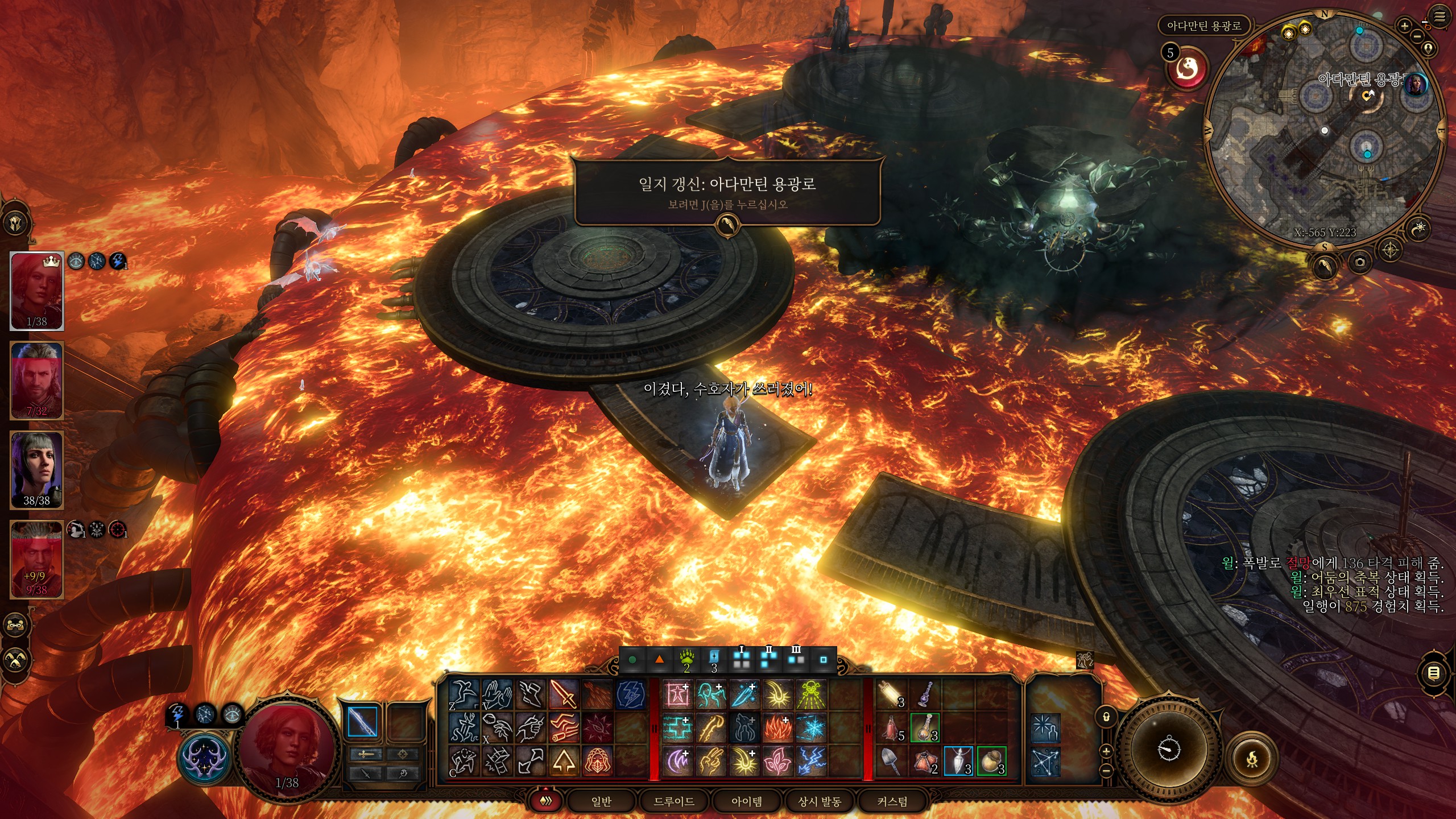The height and width of the screenshot is (819, 1456).
Task: Open the main menu hamburger button
Action: coord(1440,17)
